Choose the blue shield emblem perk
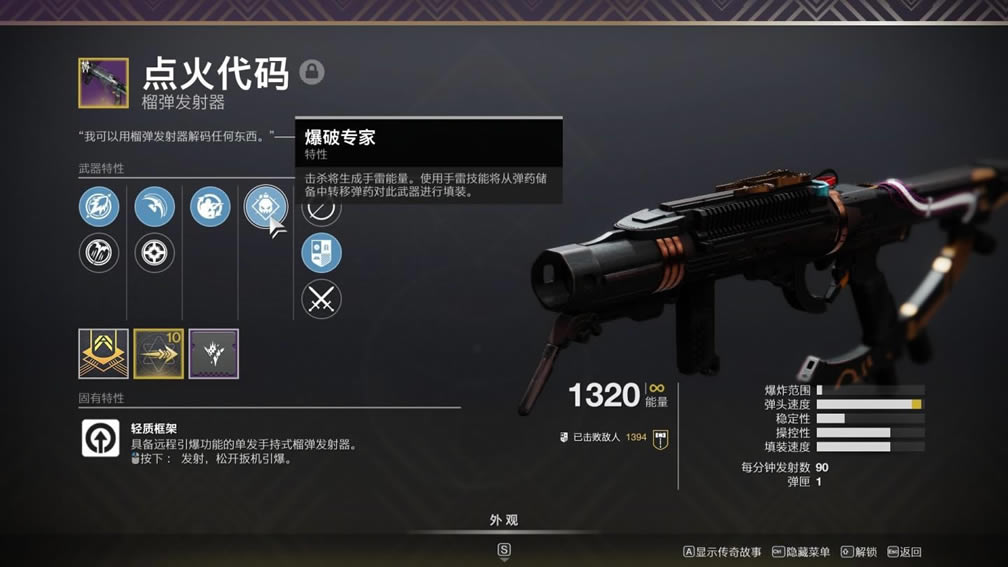The width and height of the screenshot is (1008, 567). click(x=321, y=253)
